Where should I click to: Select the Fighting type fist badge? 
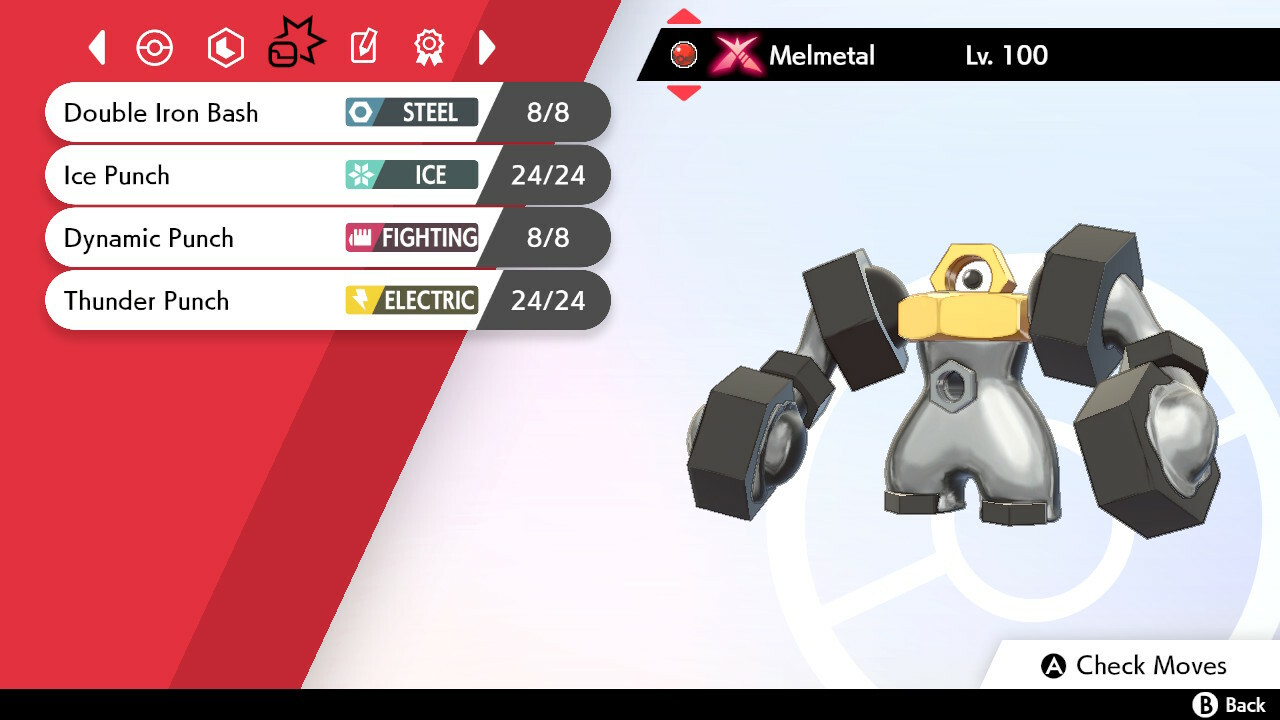pyautogui.click(x=410, y=238)
